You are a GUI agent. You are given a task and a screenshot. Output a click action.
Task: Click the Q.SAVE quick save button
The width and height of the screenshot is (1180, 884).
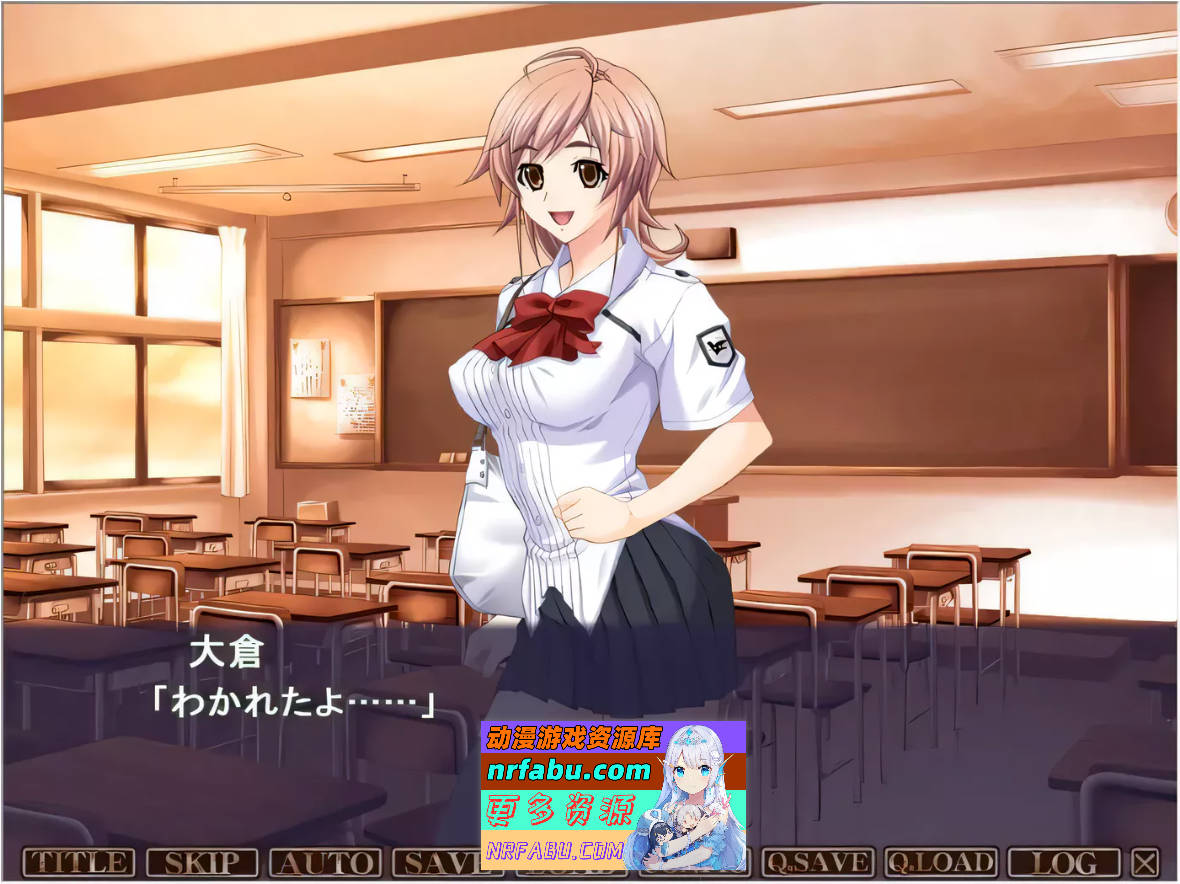click(x=817, y=862)
